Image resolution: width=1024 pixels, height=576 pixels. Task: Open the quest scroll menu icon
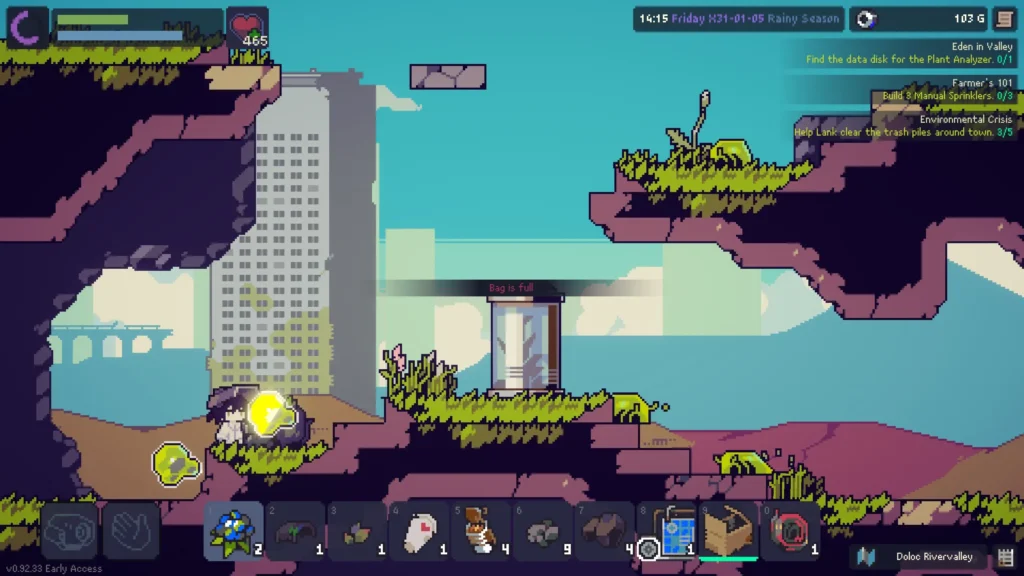(1004, 19)
